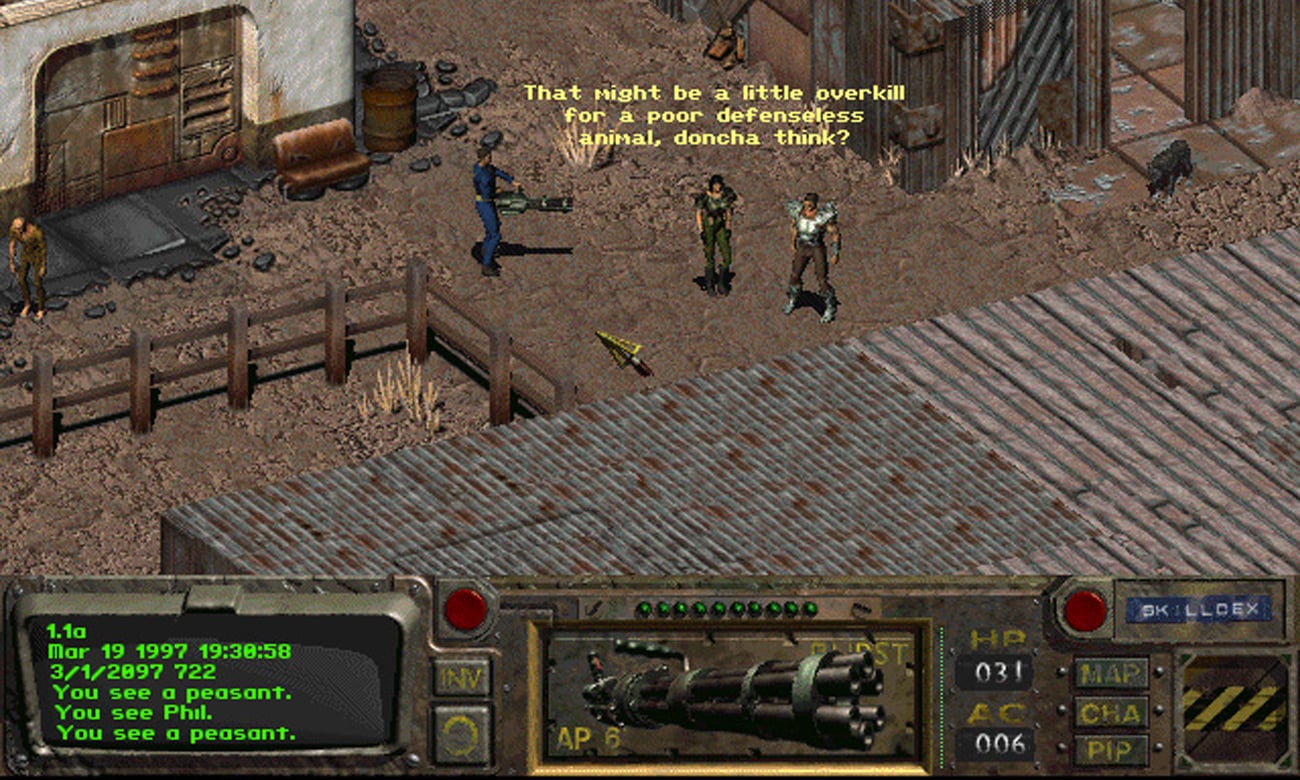This screenshot has height=780, width=1300.
Task: Open the MAP screen
Action: 1110,673
